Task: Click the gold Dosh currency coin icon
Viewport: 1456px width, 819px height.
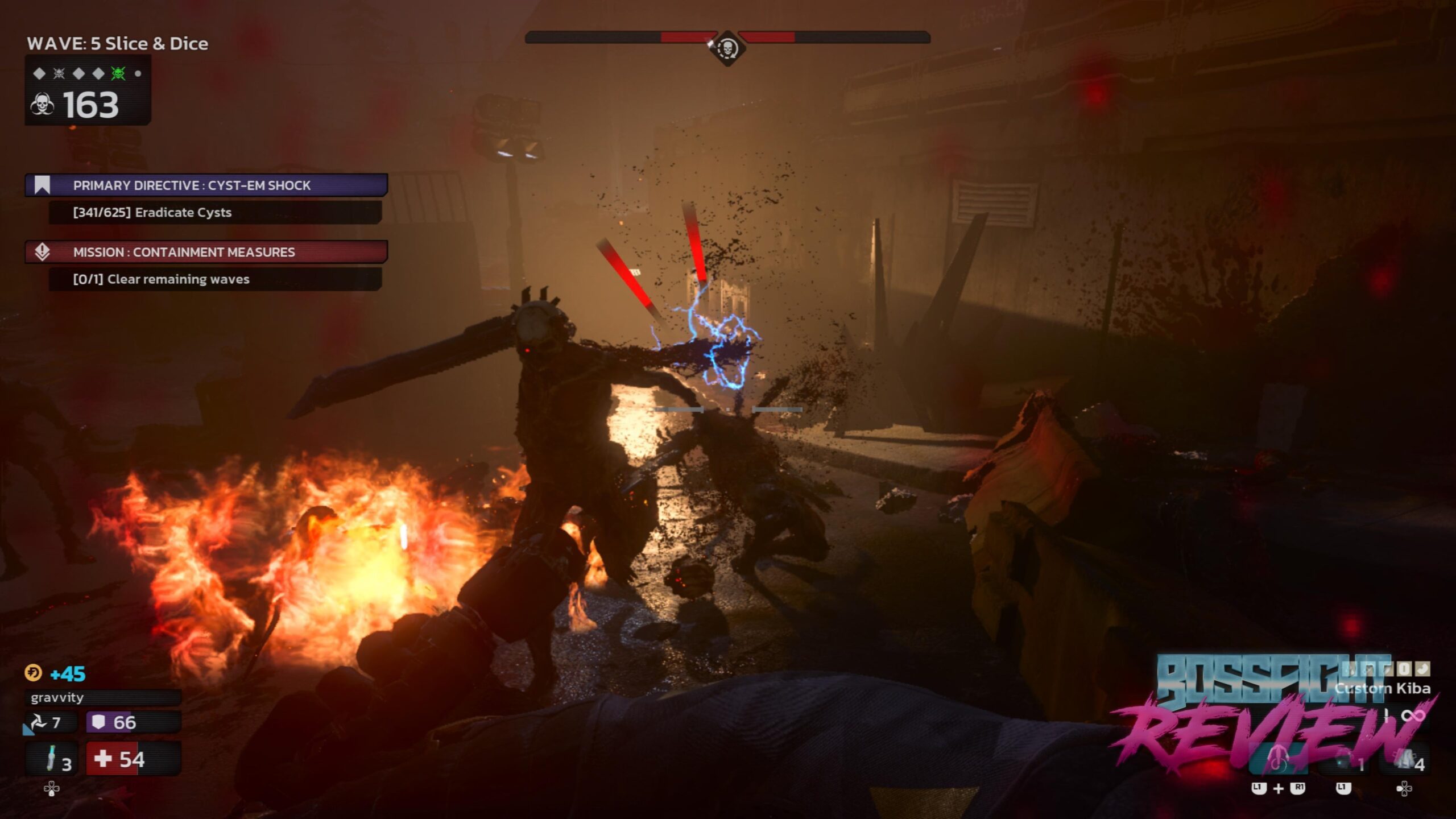Action: click(x=33, y=673)
